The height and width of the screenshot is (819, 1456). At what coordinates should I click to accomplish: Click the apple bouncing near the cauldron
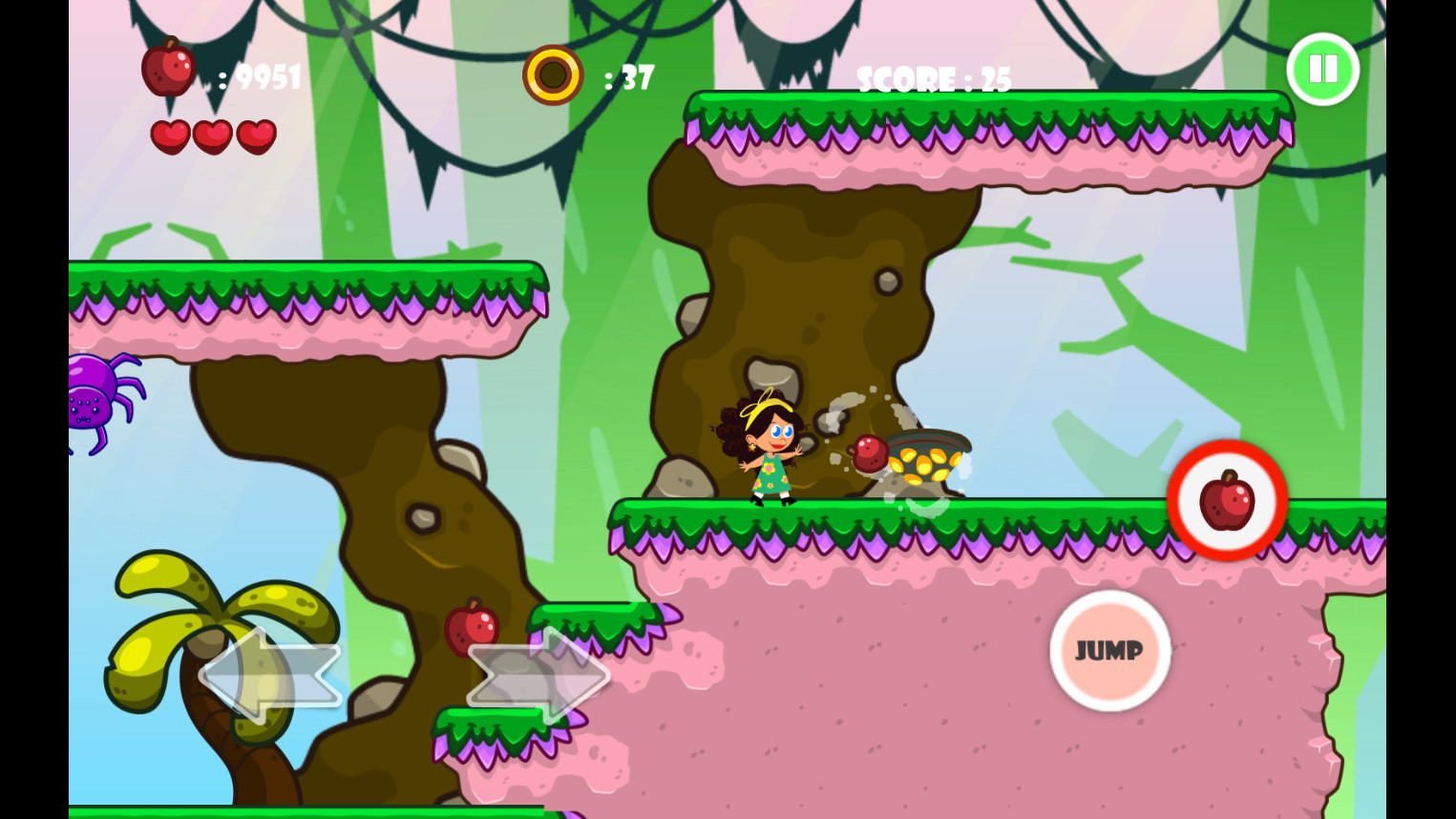(x=868, y=452)
